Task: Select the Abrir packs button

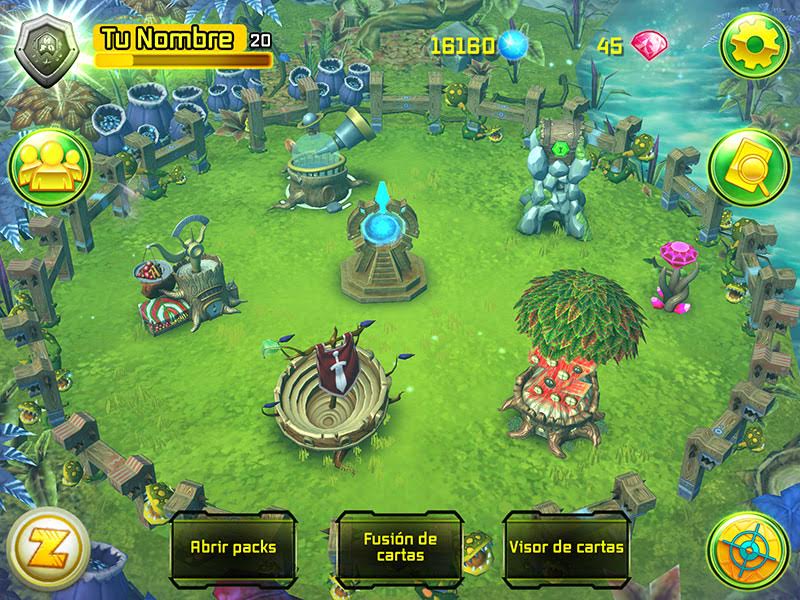Action: click(233, 547)
